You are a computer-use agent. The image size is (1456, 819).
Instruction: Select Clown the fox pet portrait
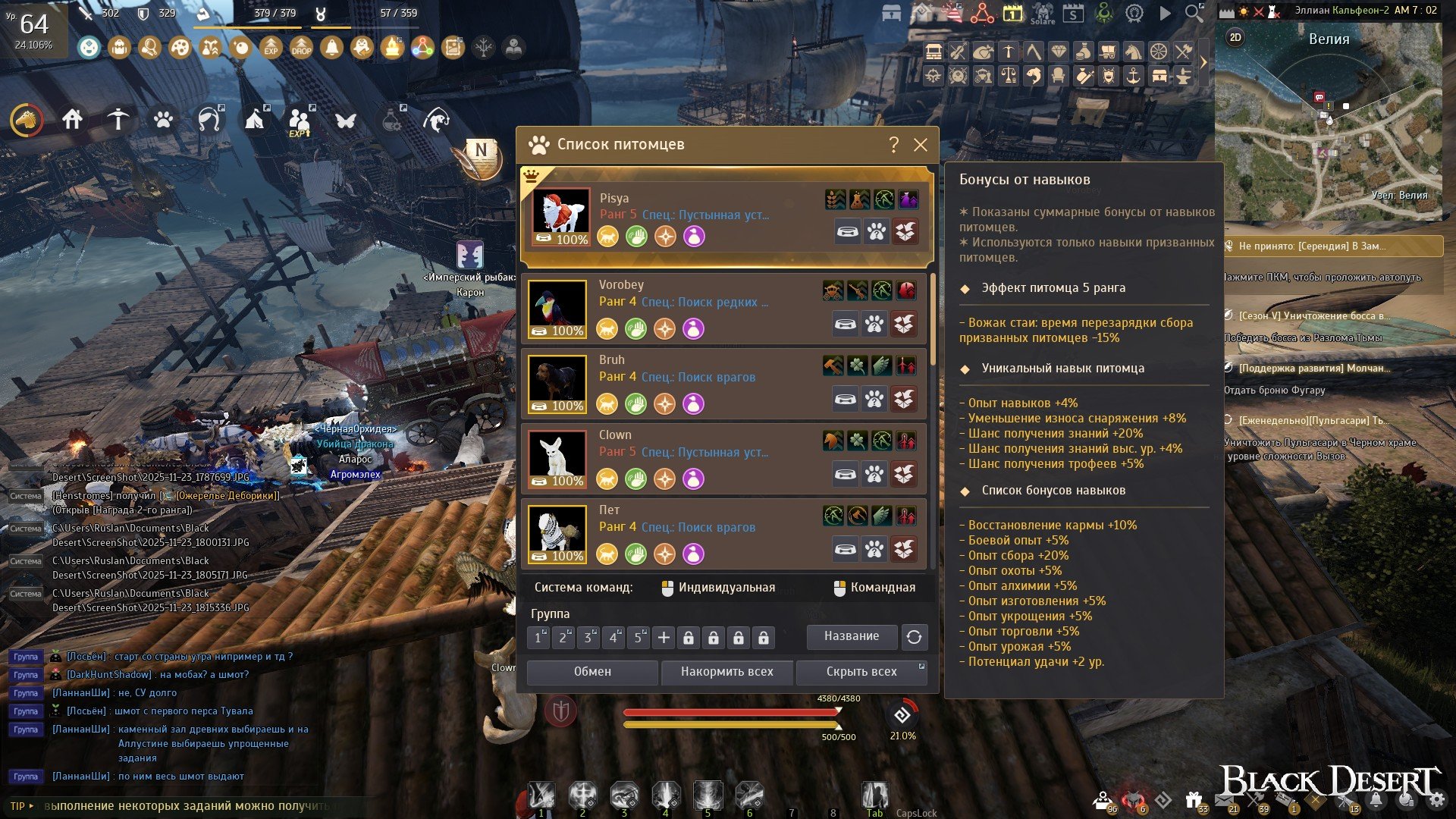[557, 459]
